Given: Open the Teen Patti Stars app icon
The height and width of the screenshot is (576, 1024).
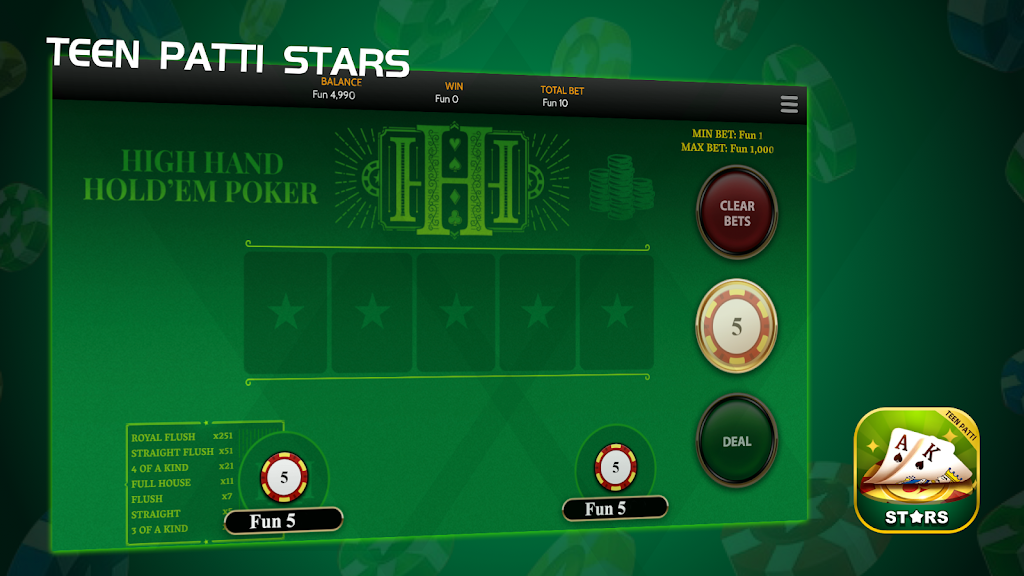Looking at the screenshot, I should click(x=916, y=469).
